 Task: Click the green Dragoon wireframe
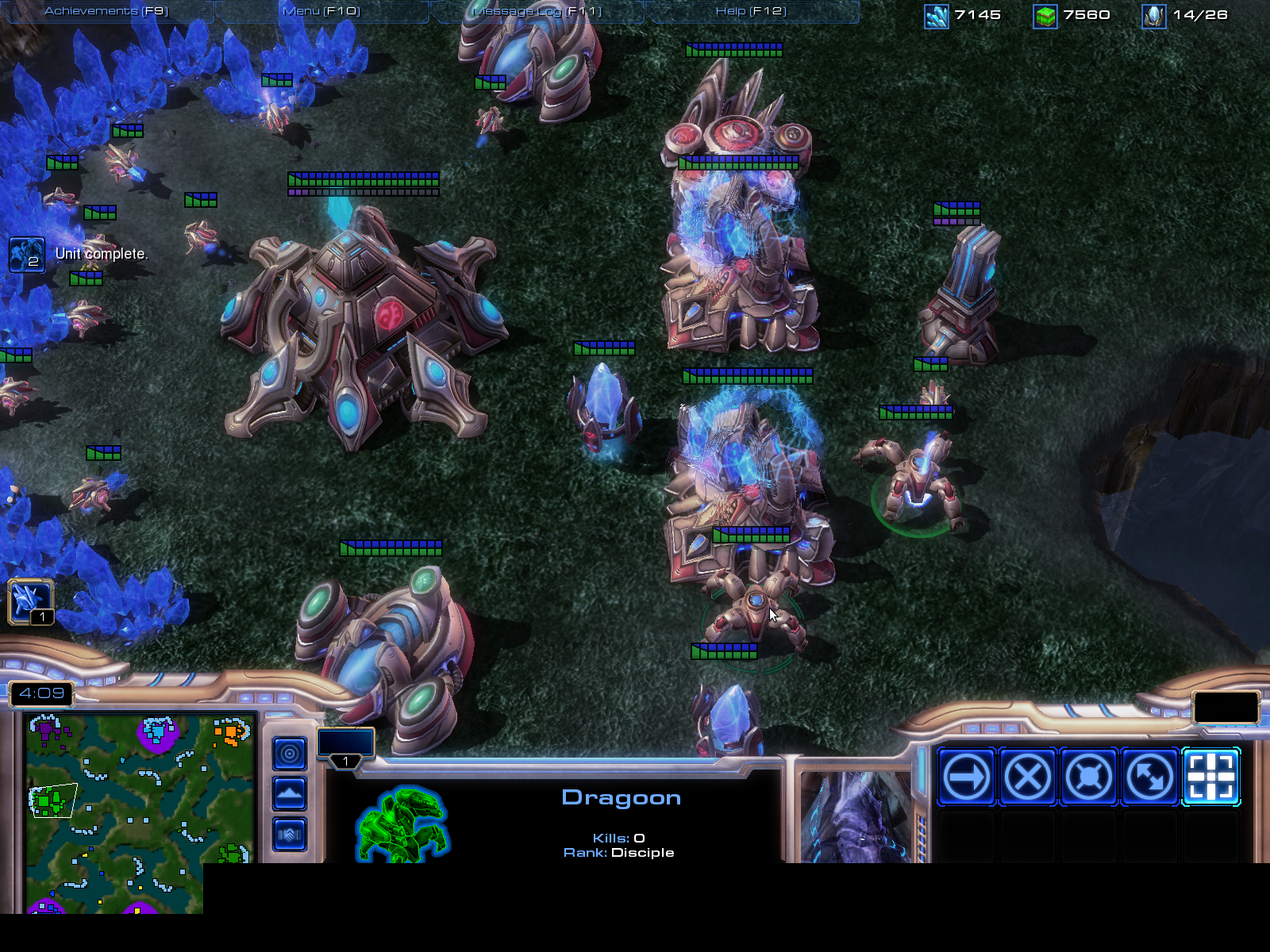pyautogui.click(x=402, y=823)
